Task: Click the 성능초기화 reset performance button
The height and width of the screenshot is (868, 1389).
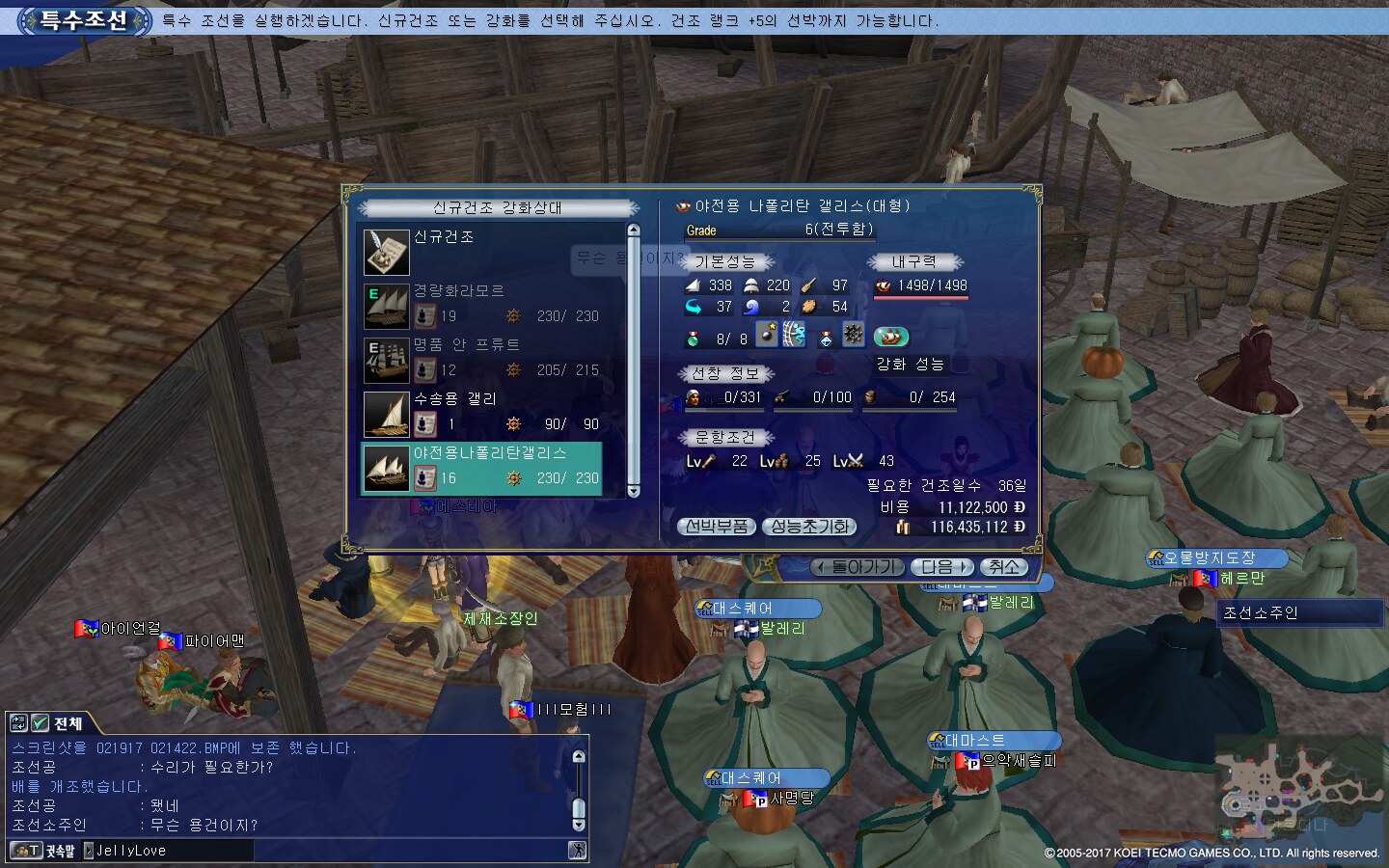Action: 808,527
